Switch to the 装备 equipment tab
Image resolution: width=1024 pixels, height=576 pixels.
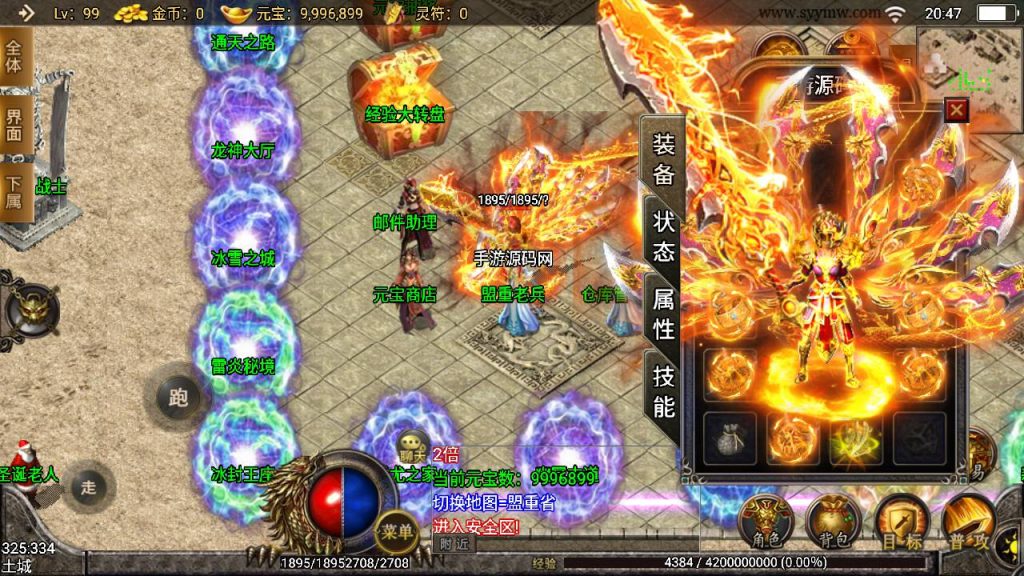click(x=663, y=159)
